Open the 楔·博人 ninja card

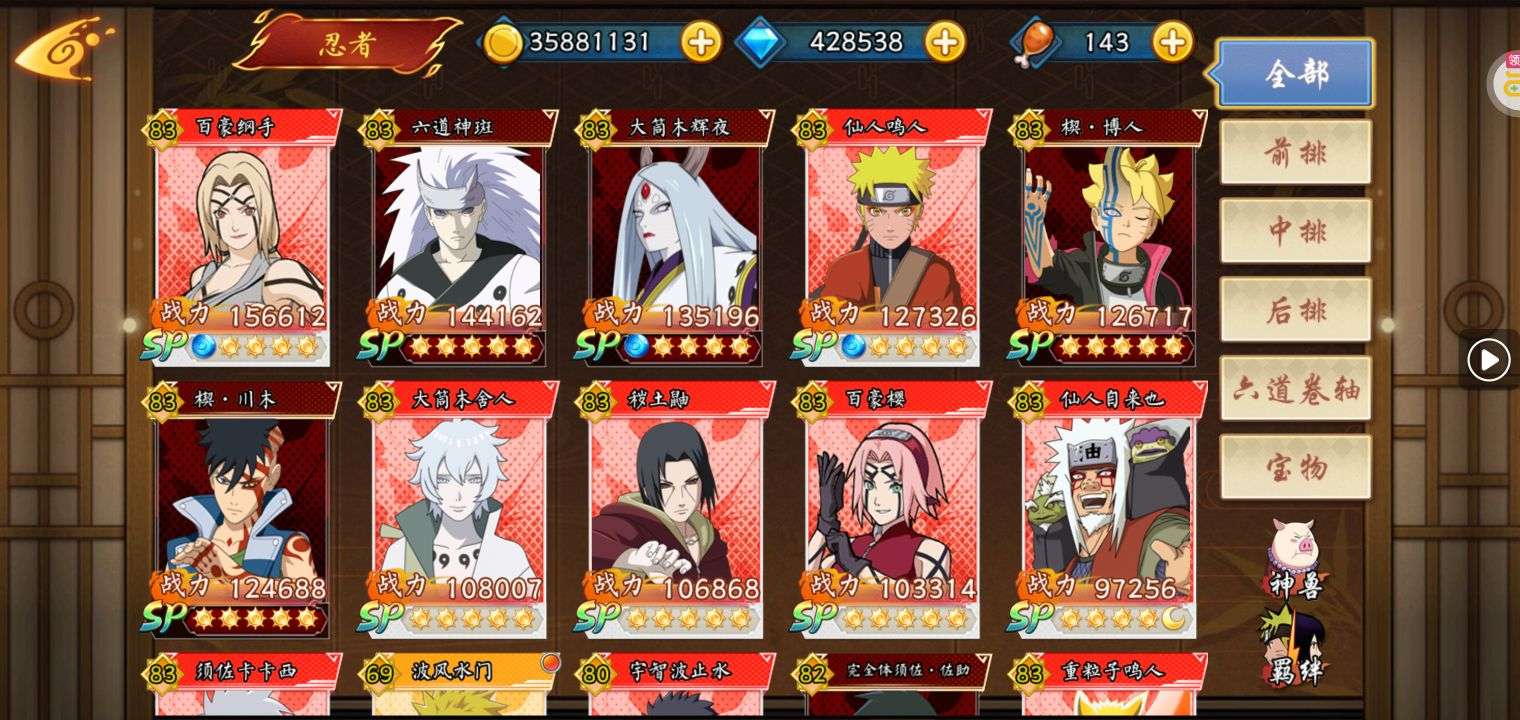1109,236
